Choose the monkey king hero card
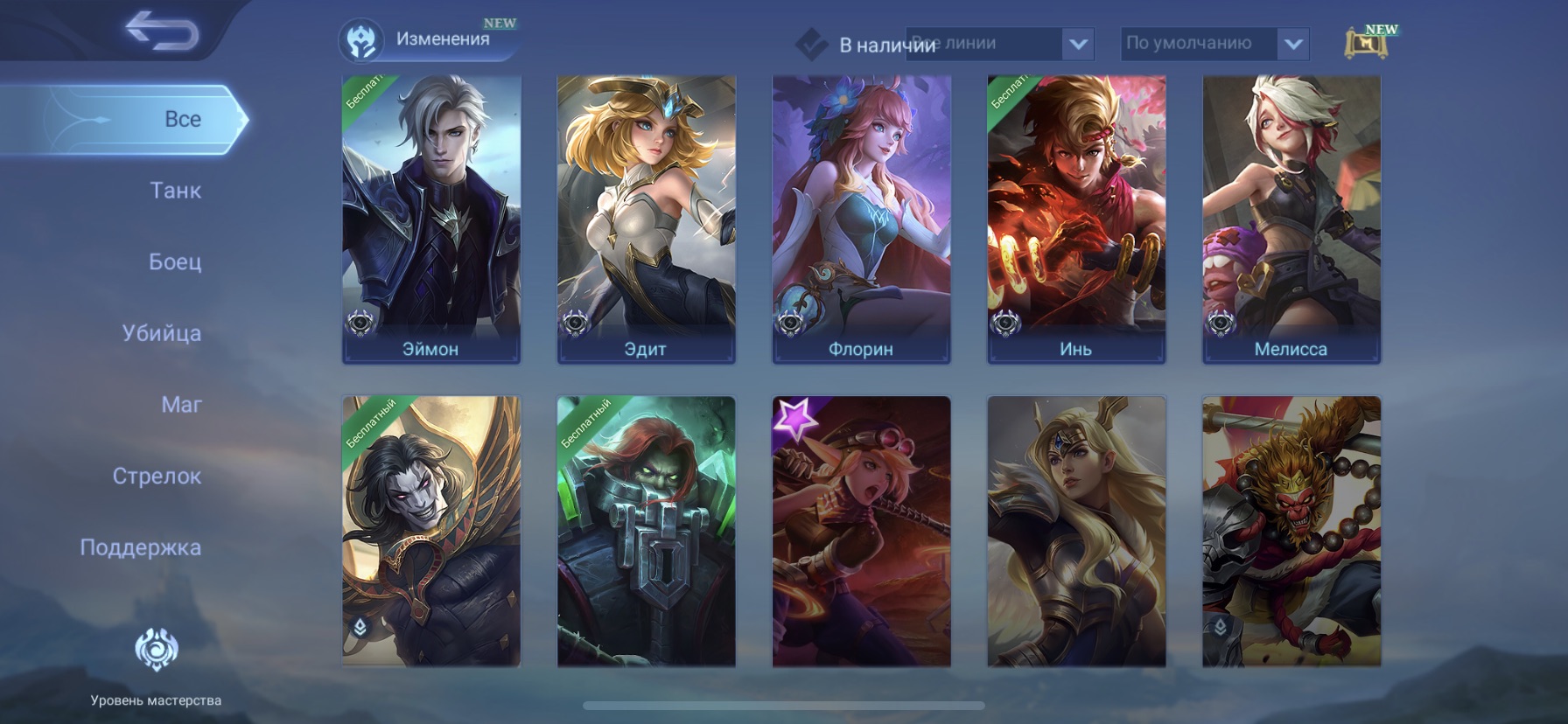Screen dimensions: 1568x724 (1291, 532)
